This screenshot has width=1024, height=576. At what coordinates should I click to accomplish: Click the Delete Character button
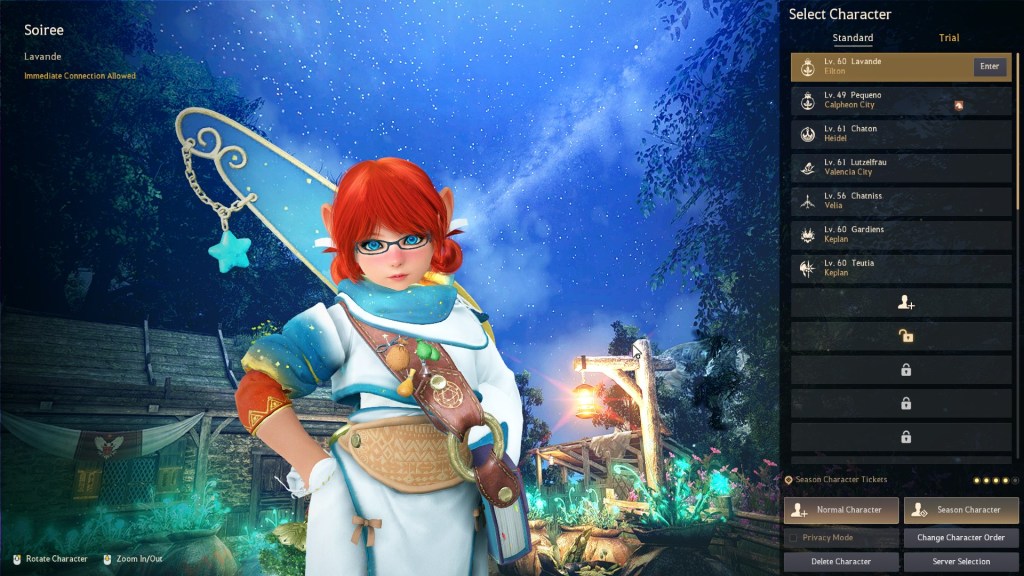841,562
